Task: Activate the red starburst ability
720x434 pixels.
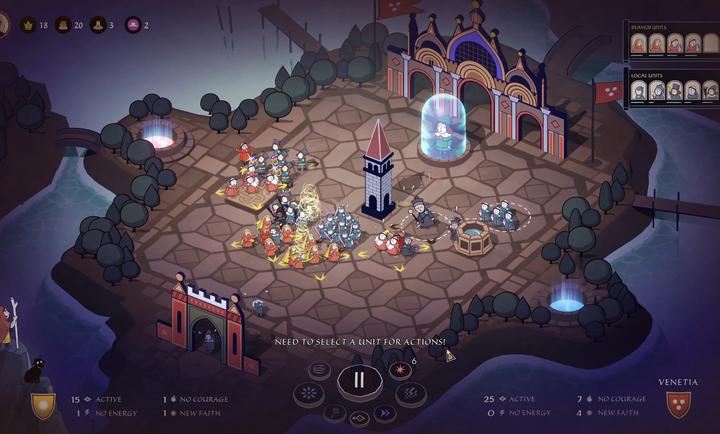Action: pos(400,370)
